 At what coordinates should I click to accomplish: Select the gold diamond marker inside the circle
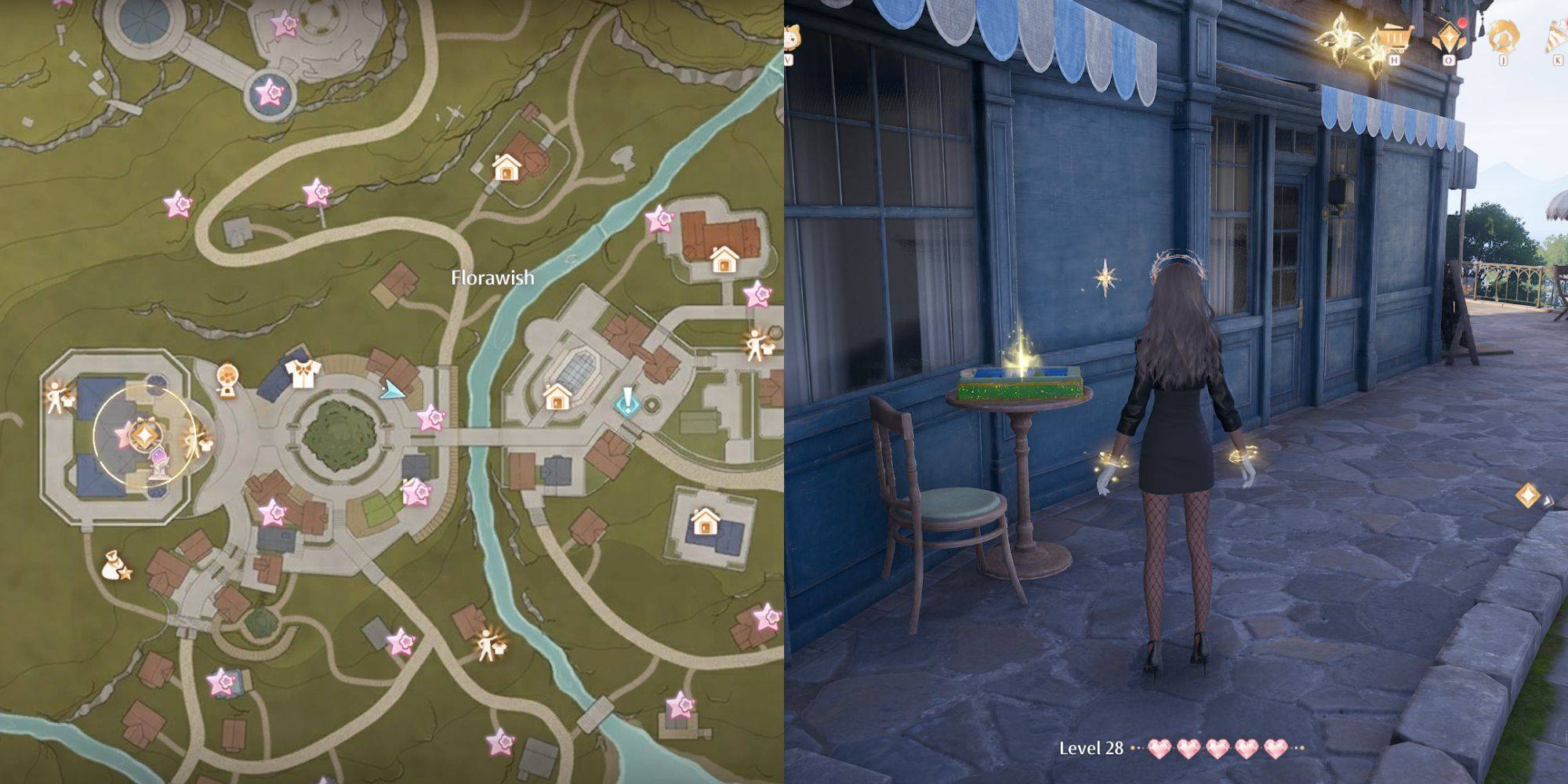pos(143,433)
